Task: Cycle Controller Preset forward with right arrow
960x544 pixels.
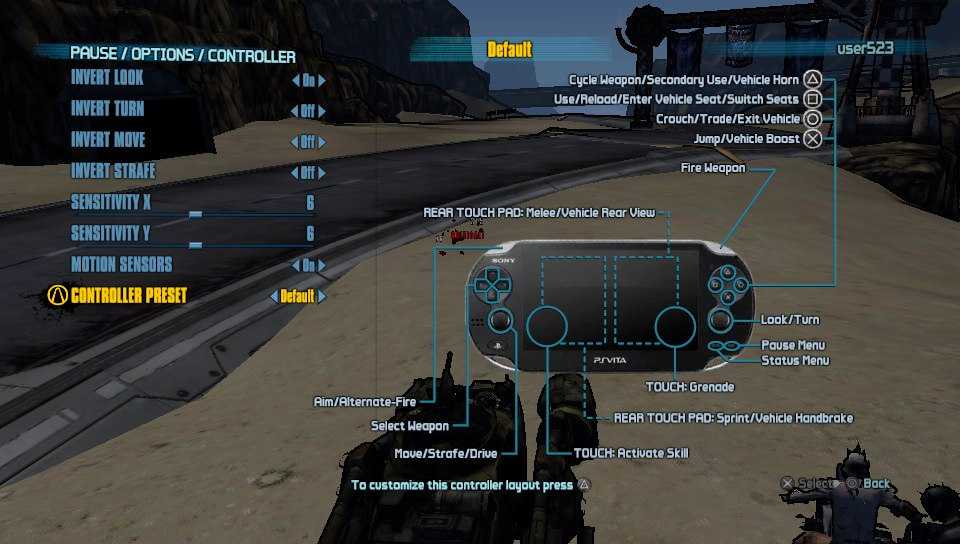Action: [322, 297]
